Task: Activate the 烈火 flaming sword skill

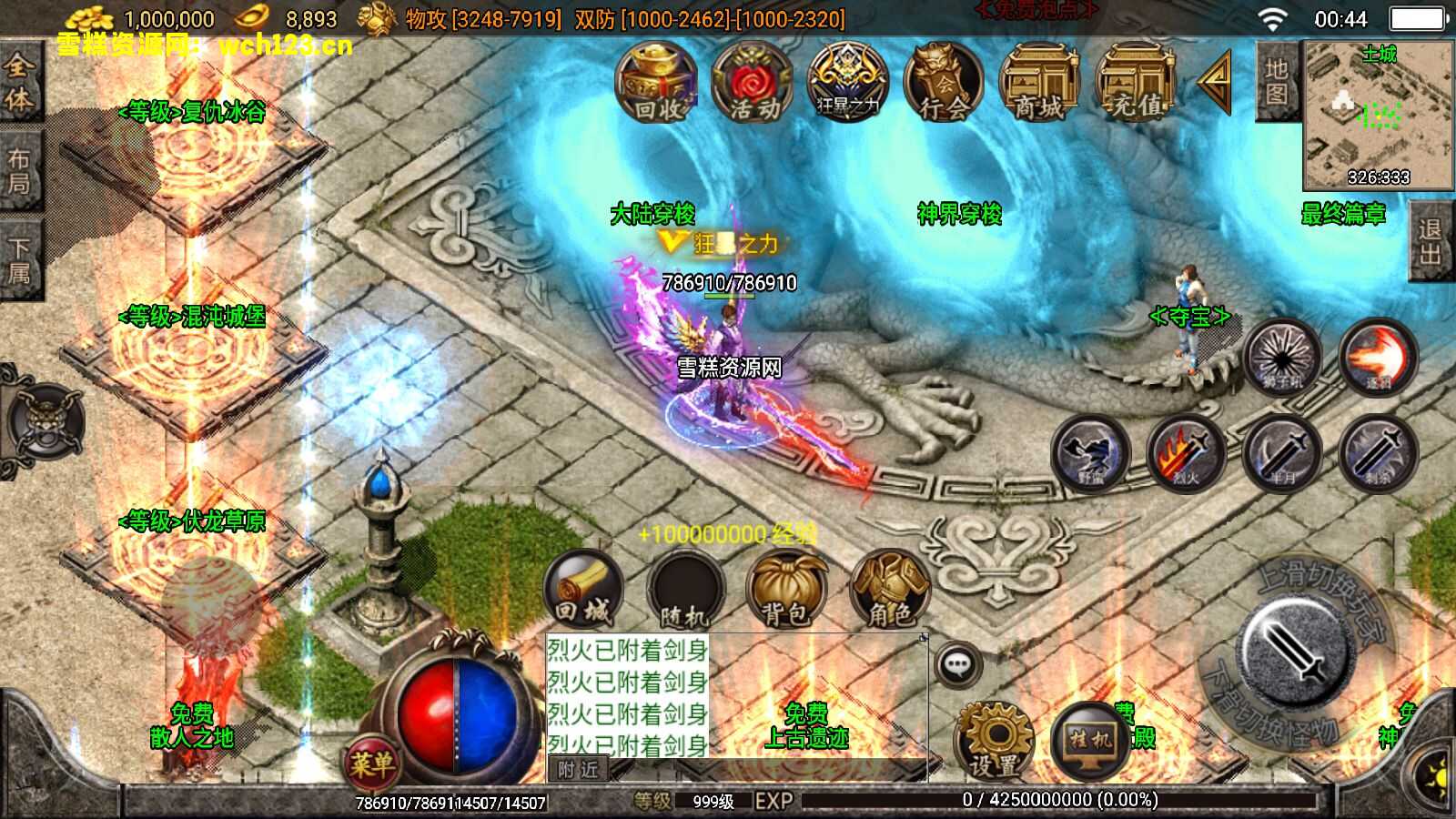Action: tap(1186, 453)
